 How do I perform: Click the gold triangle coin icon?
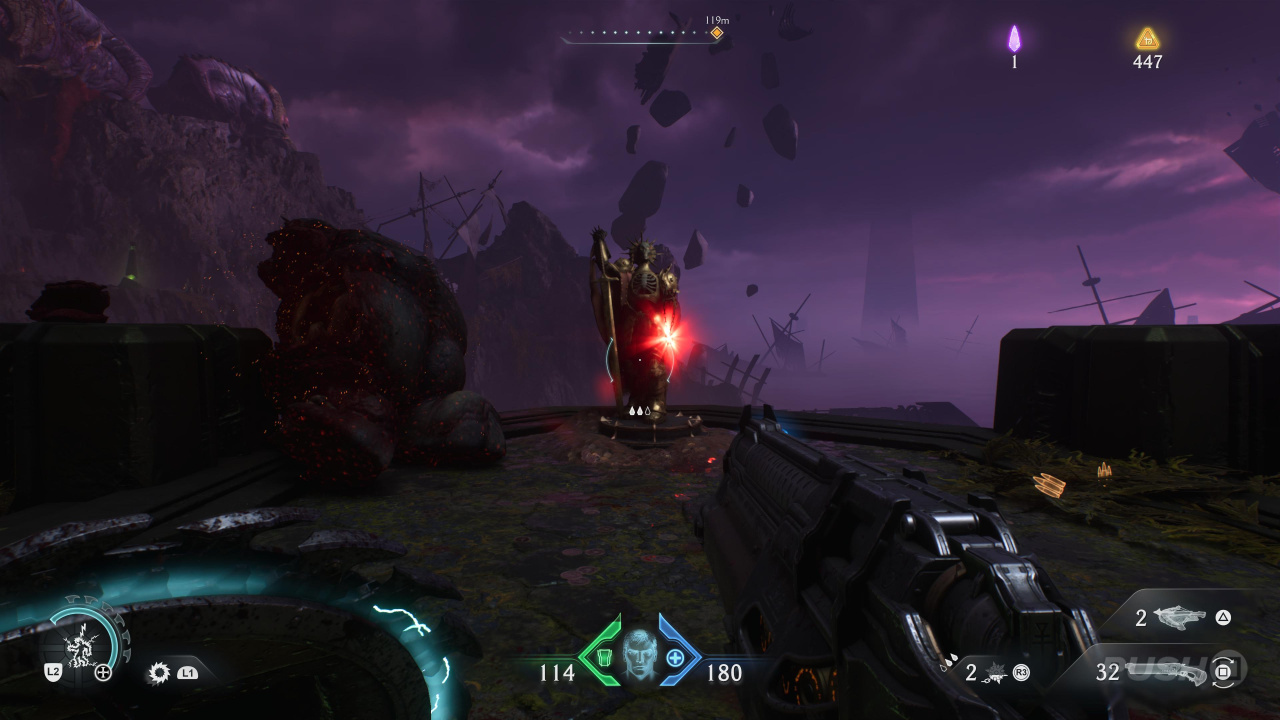1147,39
